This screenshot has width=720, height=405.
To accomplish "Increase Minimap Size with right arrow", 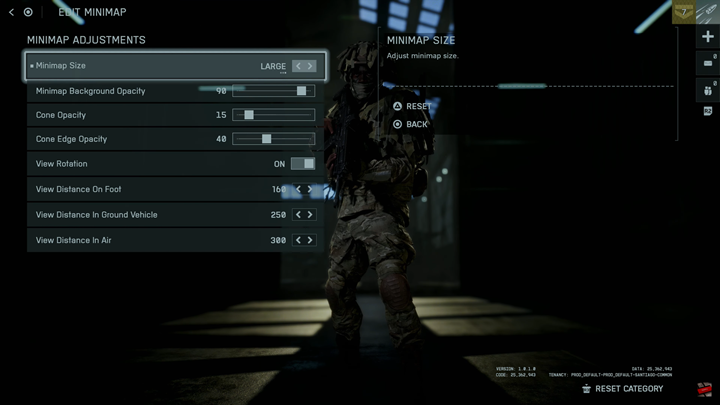I will [311, 66].
